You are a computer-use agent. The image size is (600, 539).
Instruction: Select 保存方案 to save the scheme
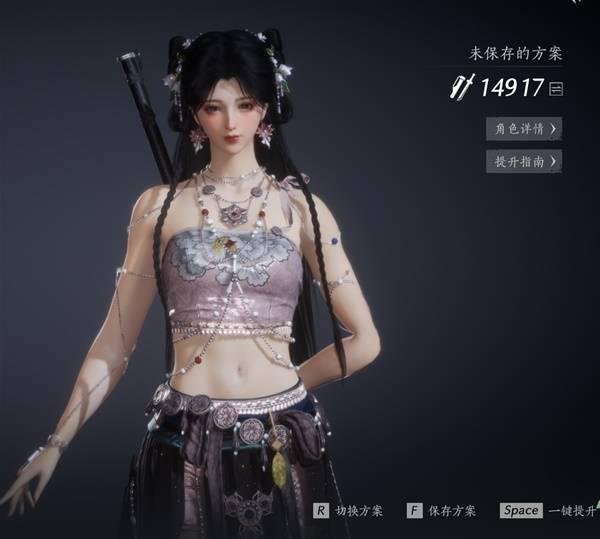coord(442,510)
